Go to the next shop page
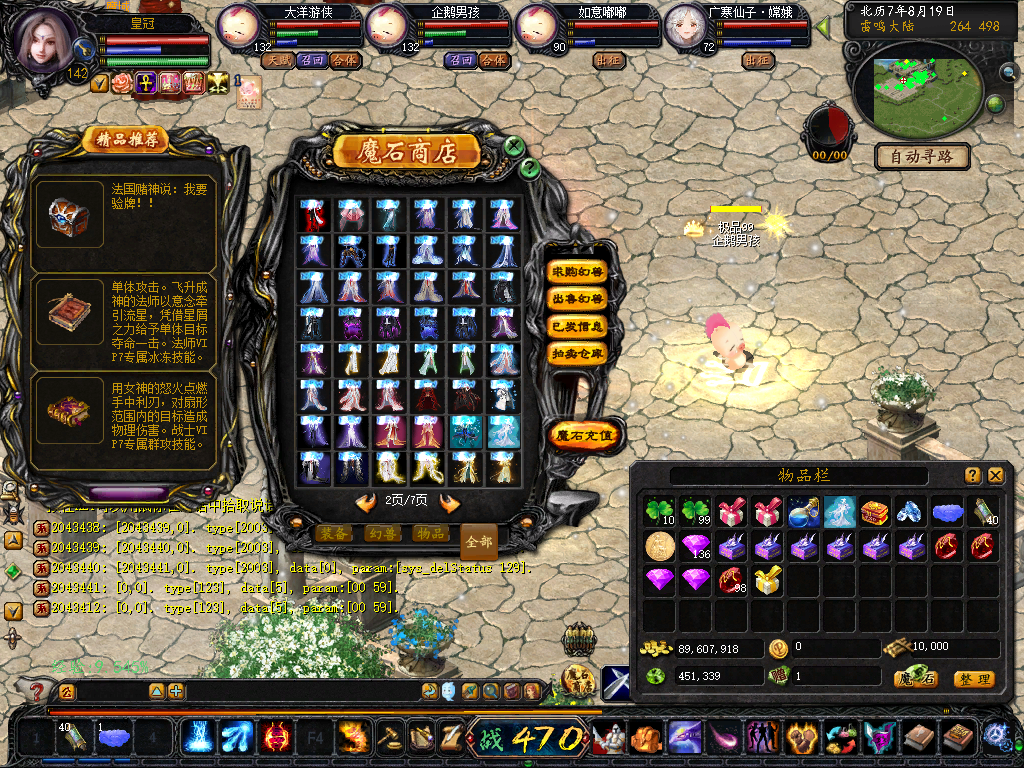Viewport: 1024px width, 768px height. (450, 501)
